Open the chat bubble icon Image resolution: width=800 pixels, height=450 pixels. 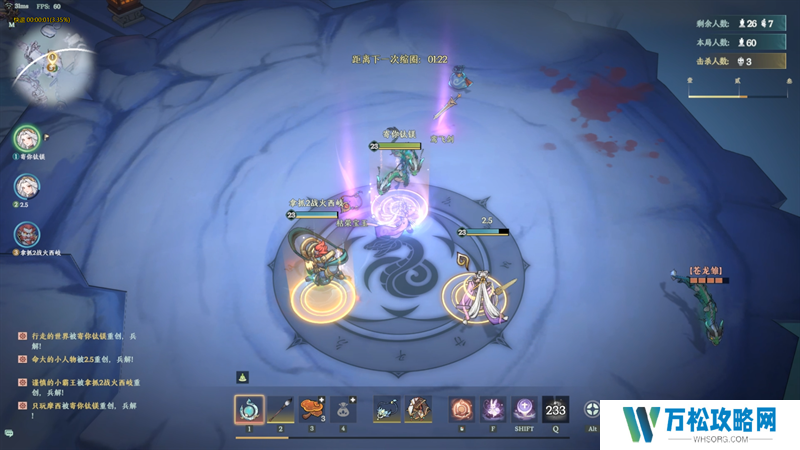(x=9, y=433)
